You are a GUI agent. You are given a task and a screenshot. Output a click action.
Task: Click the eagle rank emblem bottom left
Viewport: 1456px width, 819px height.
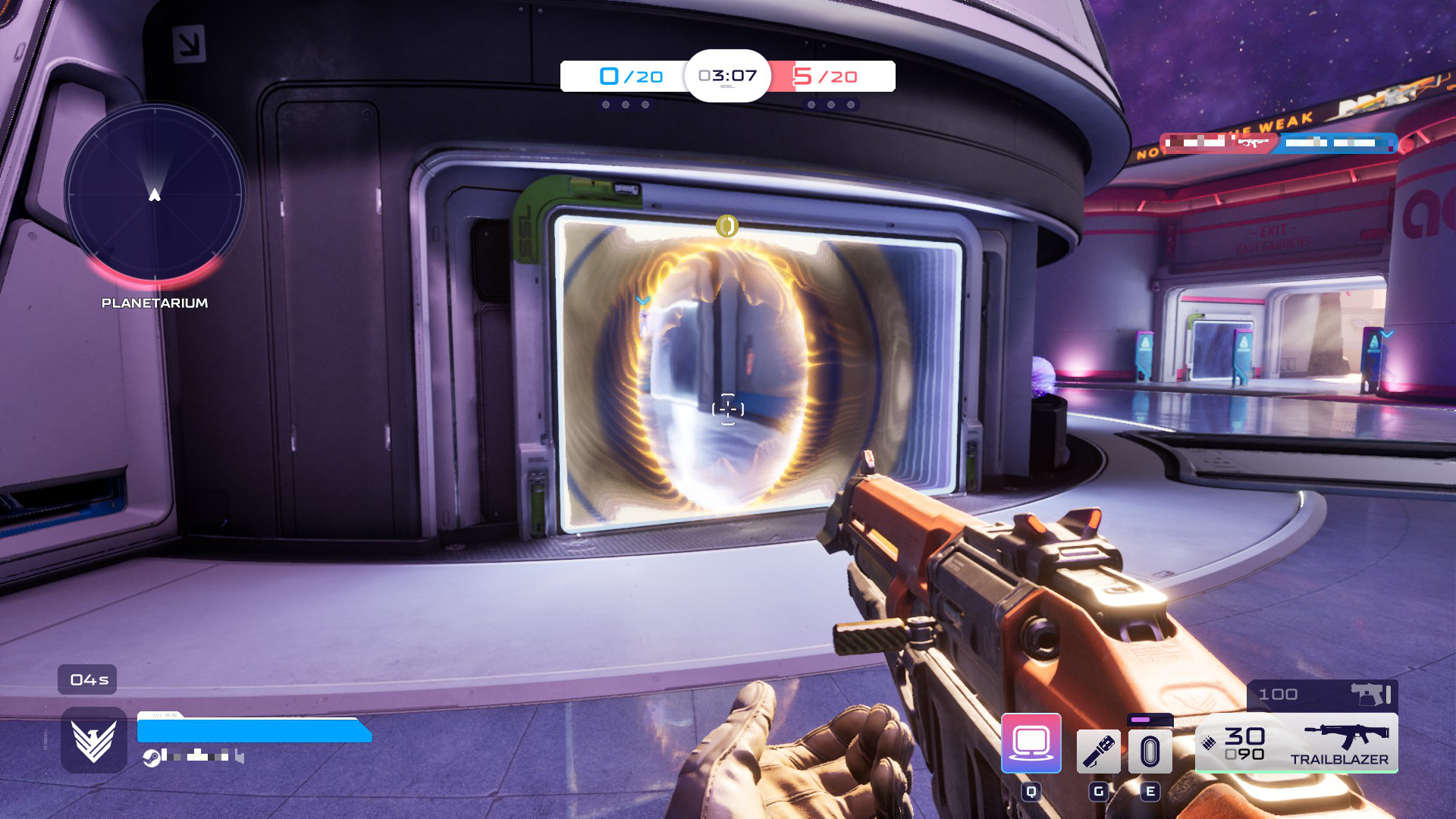tap(93, 738)
